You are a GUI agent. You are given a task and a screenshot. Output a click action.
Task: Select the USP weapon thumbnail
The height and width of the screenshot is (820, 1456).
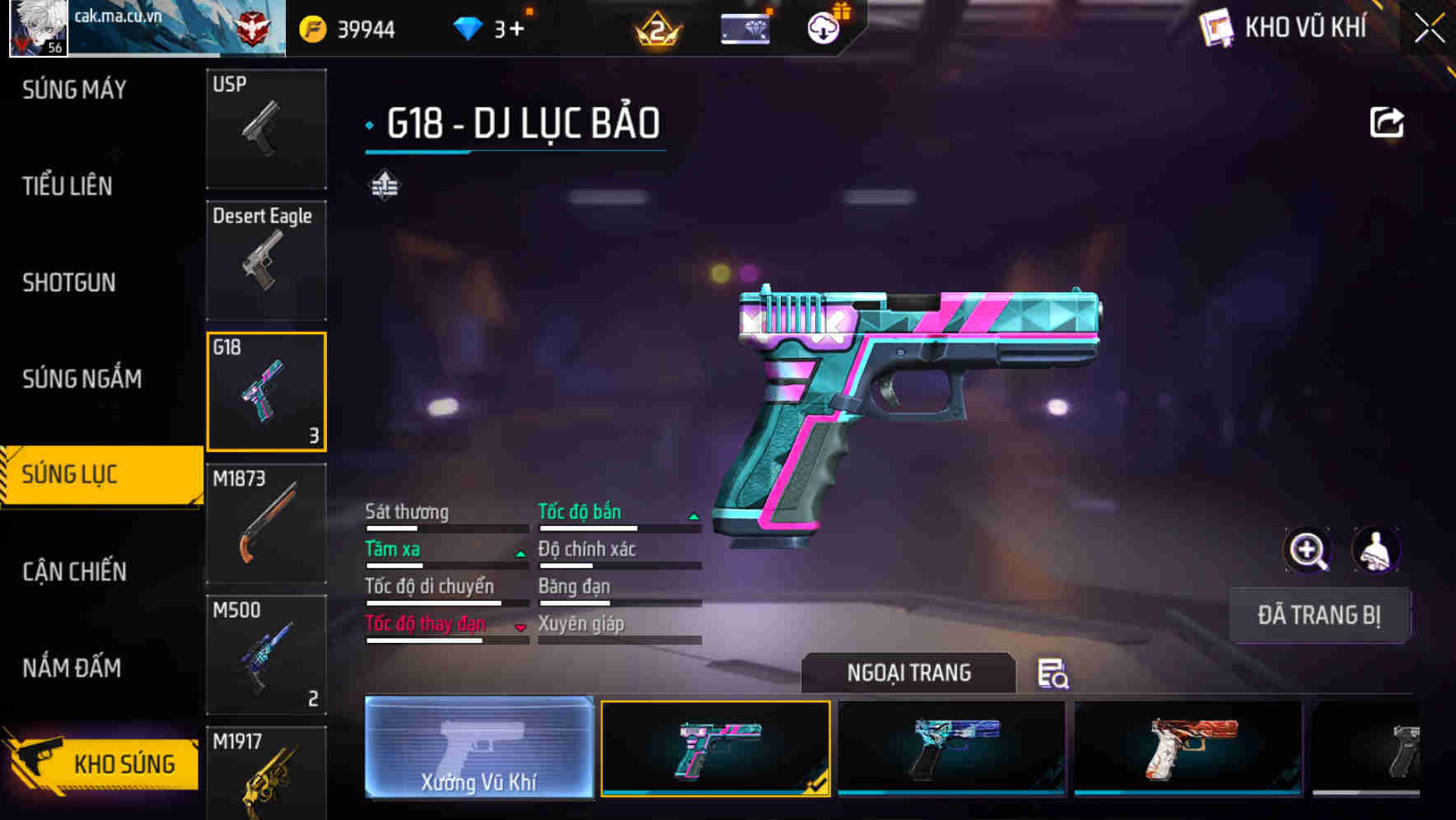point(266,129)
